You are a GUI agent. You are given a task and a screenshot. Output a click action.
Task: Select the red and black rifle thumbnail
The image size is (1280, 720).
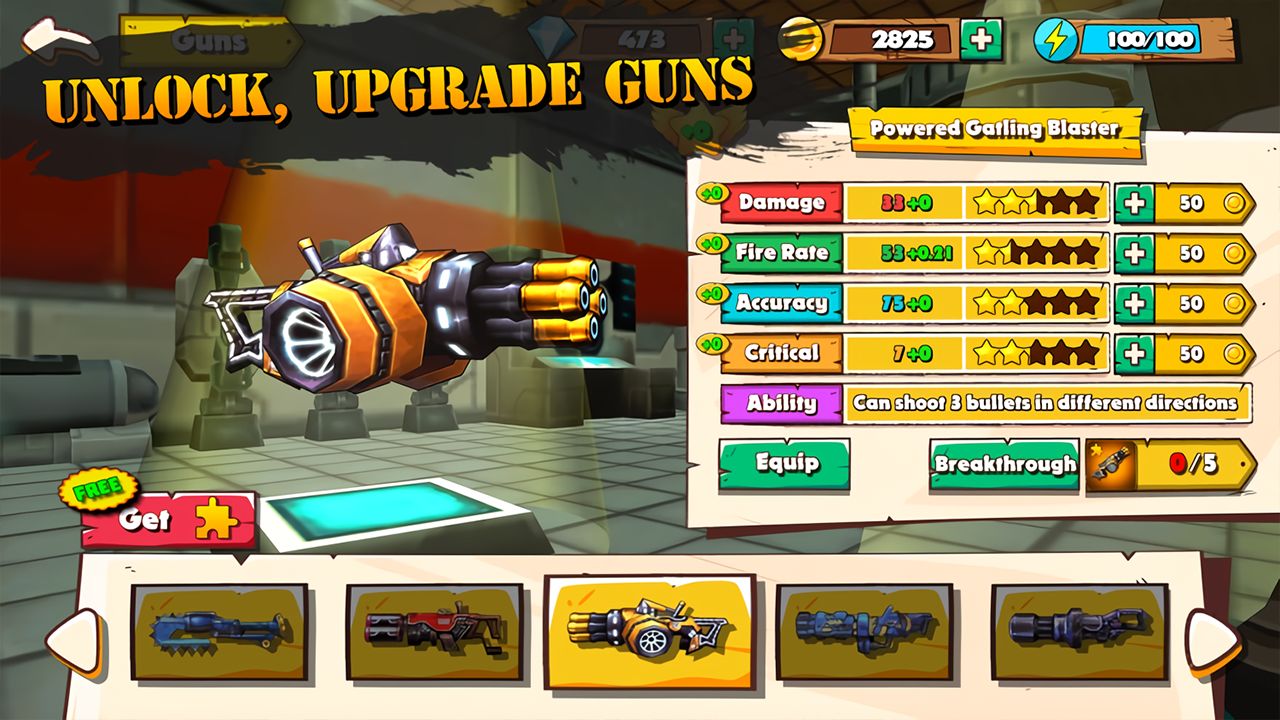pos(434,631)
